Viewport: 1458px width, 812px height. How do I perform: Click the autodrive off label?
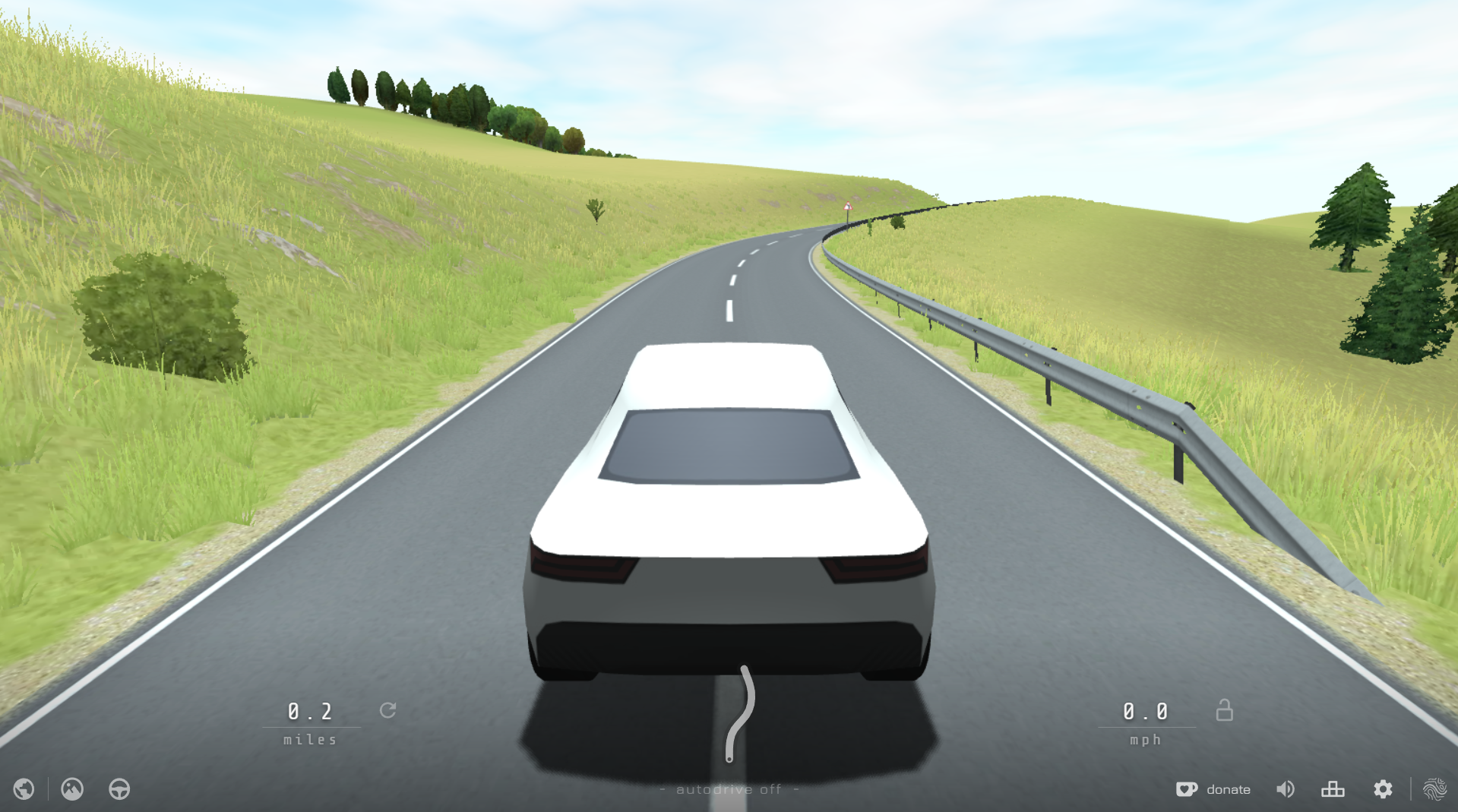(x=729, y=789)
